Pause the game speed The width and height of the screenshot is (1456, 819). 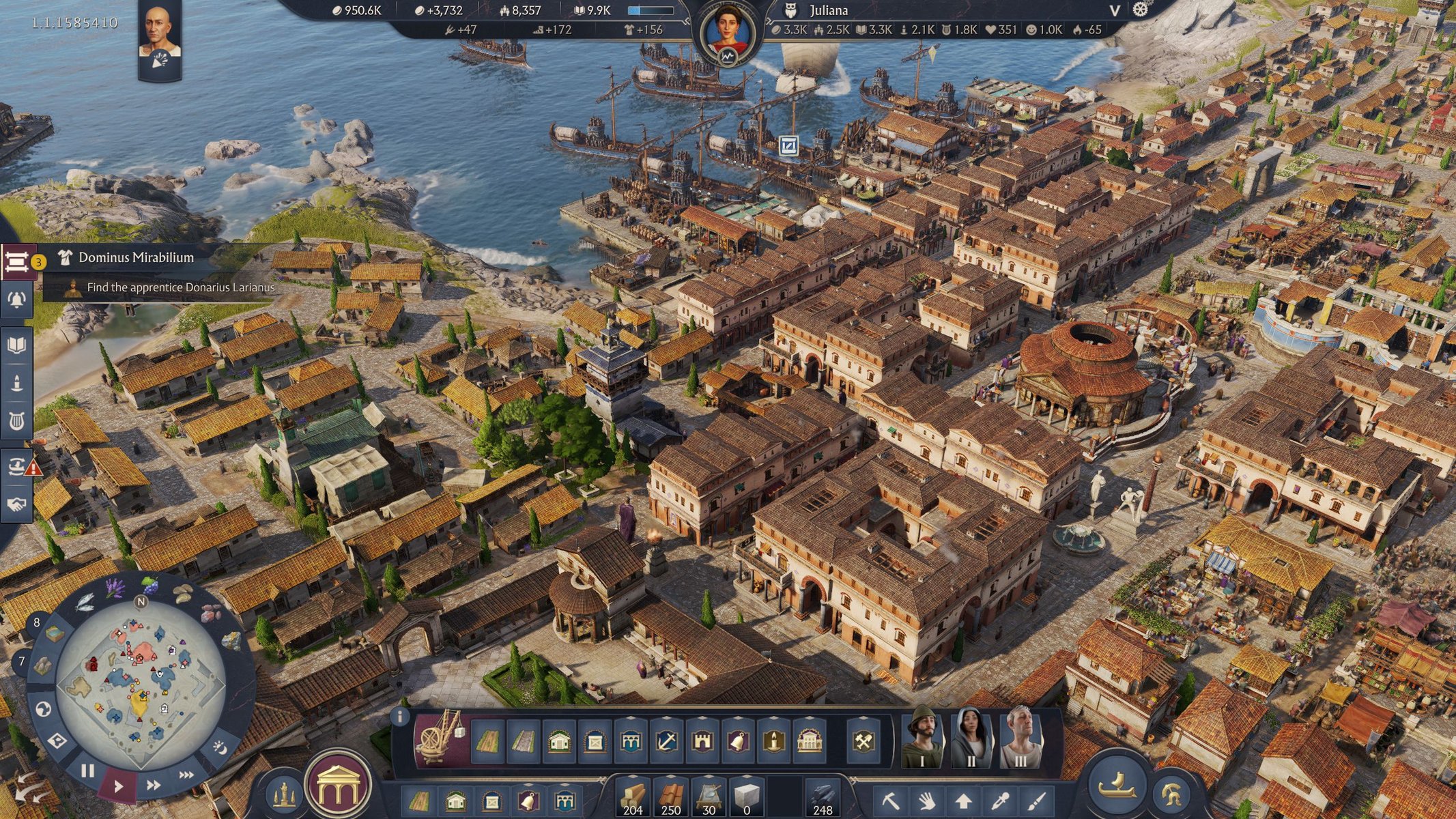click(87, 771)
